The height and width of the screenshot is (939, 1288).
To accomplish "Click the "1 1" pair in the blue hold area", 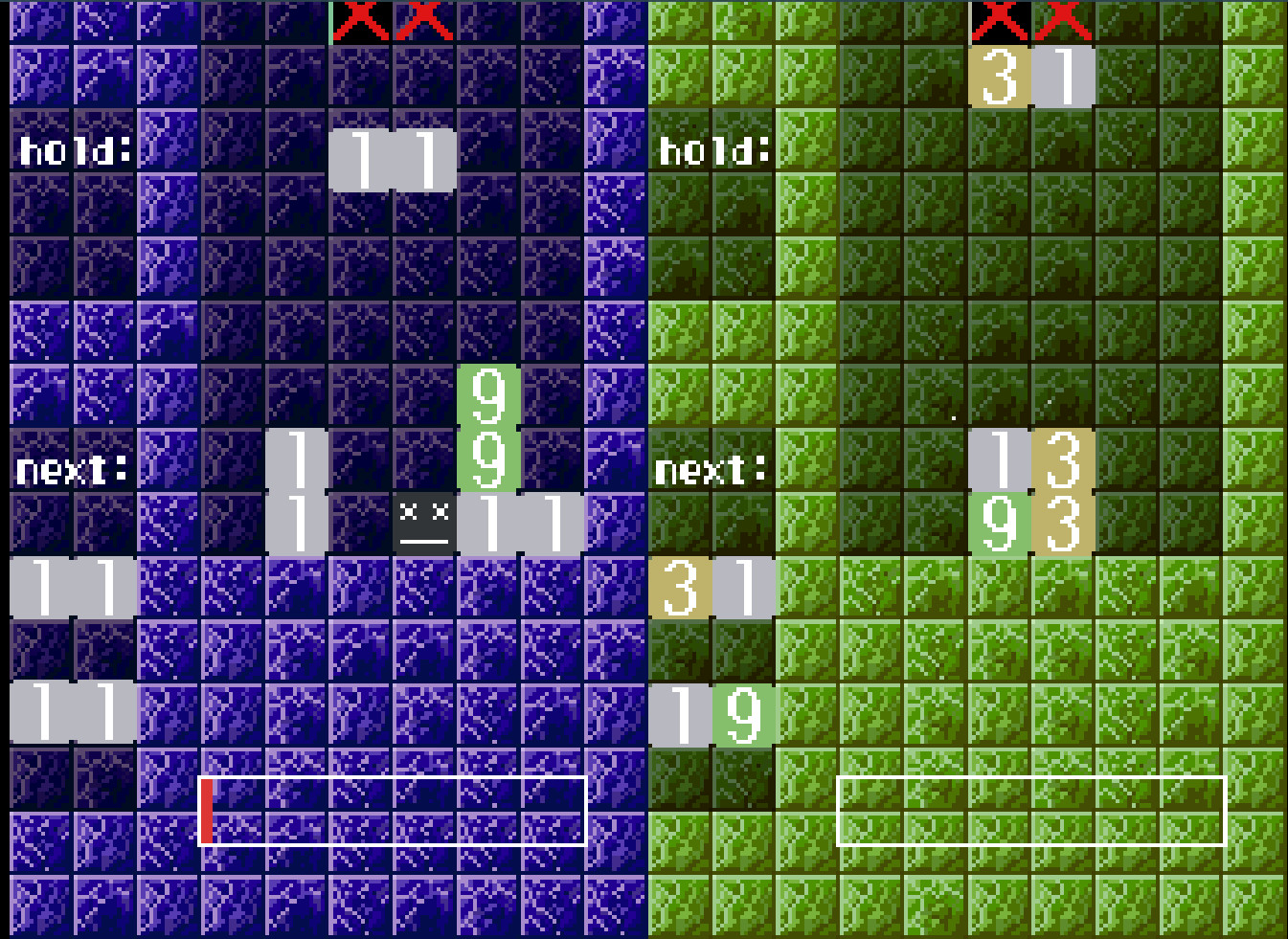I will [x=393, y=158].
